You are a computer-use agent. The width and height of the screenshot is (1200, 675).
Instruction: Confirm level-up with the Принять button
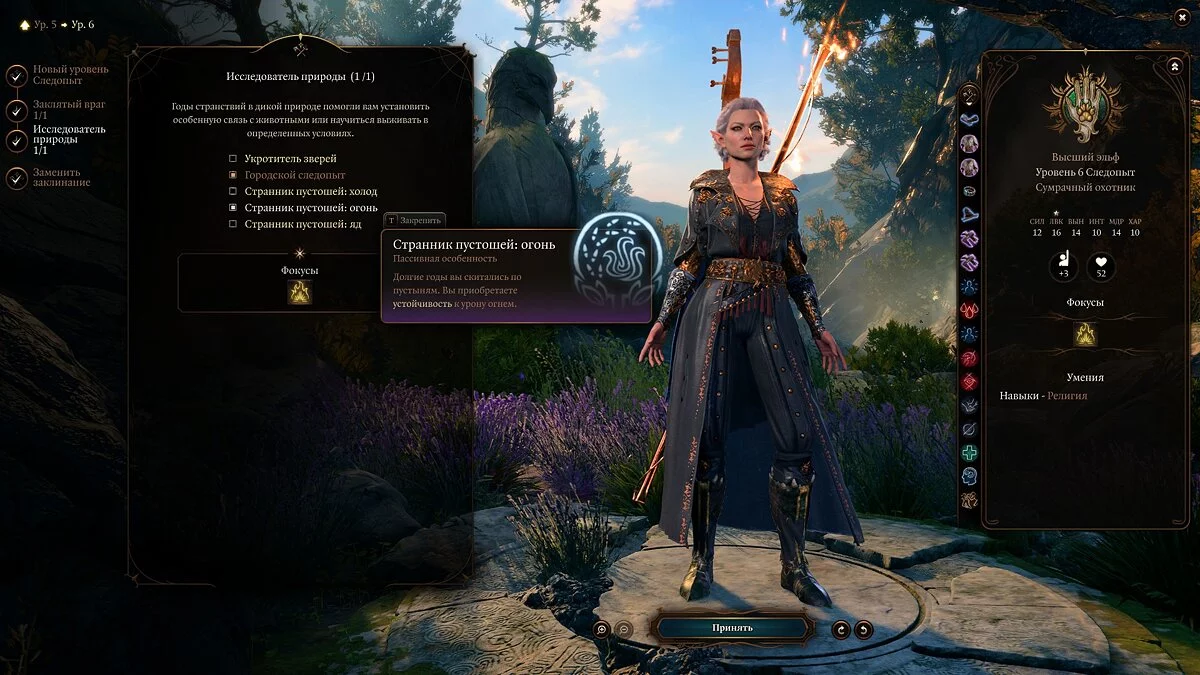point(732,628)
